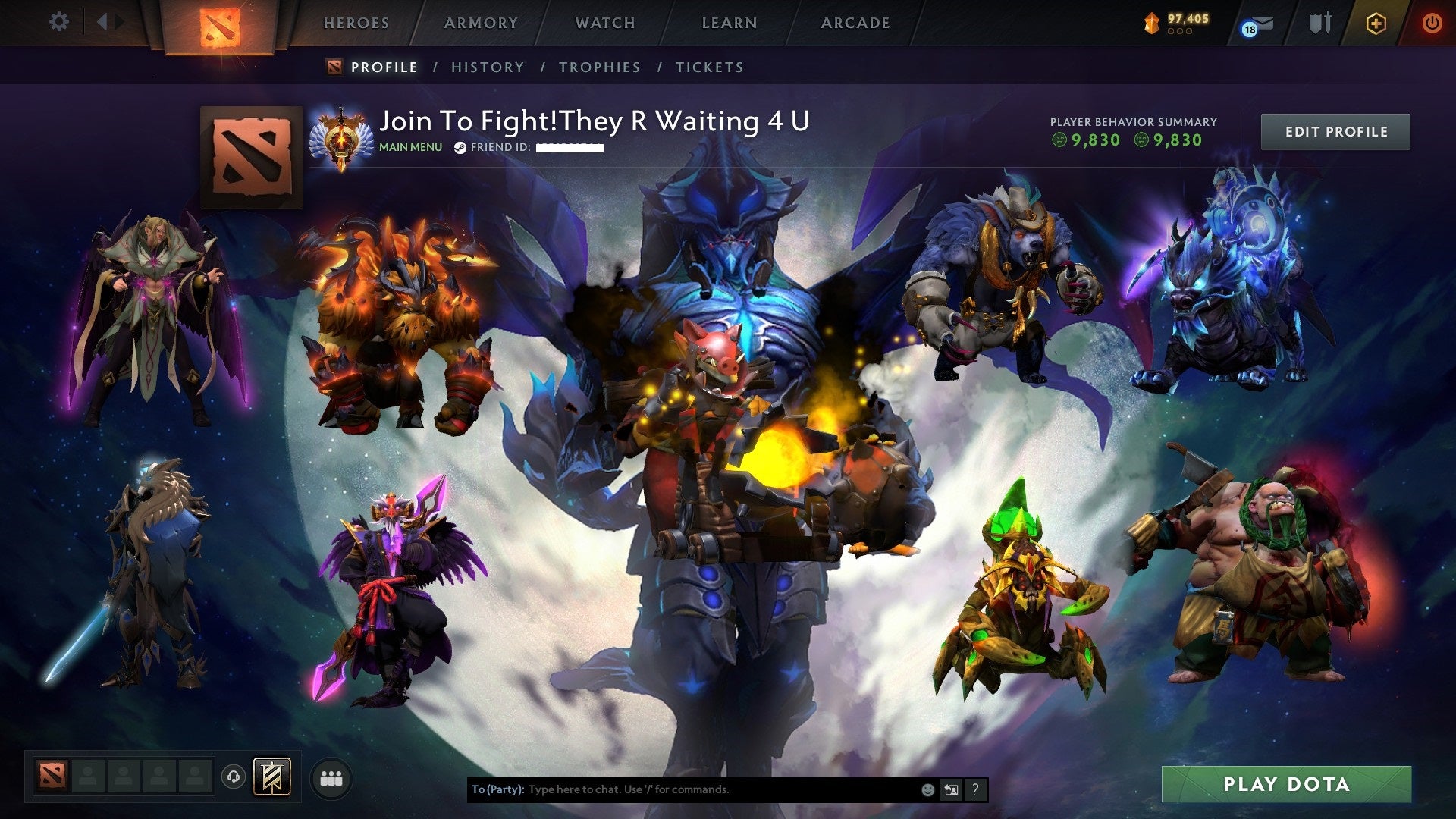Screen dimensions: 1456x819
Task: Click the EDIT PROFILE button
Action: [x=1335, y=130]
